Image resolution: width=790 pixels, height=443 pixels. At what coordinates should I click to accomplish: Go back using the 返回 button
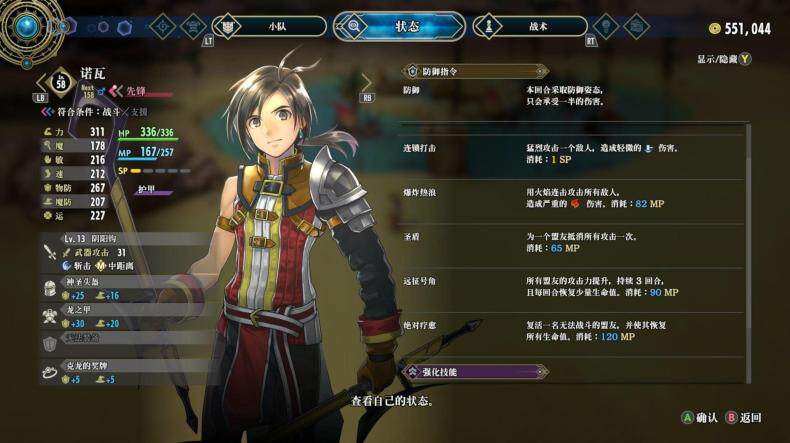pyautogui.click(x=743, y=417)
